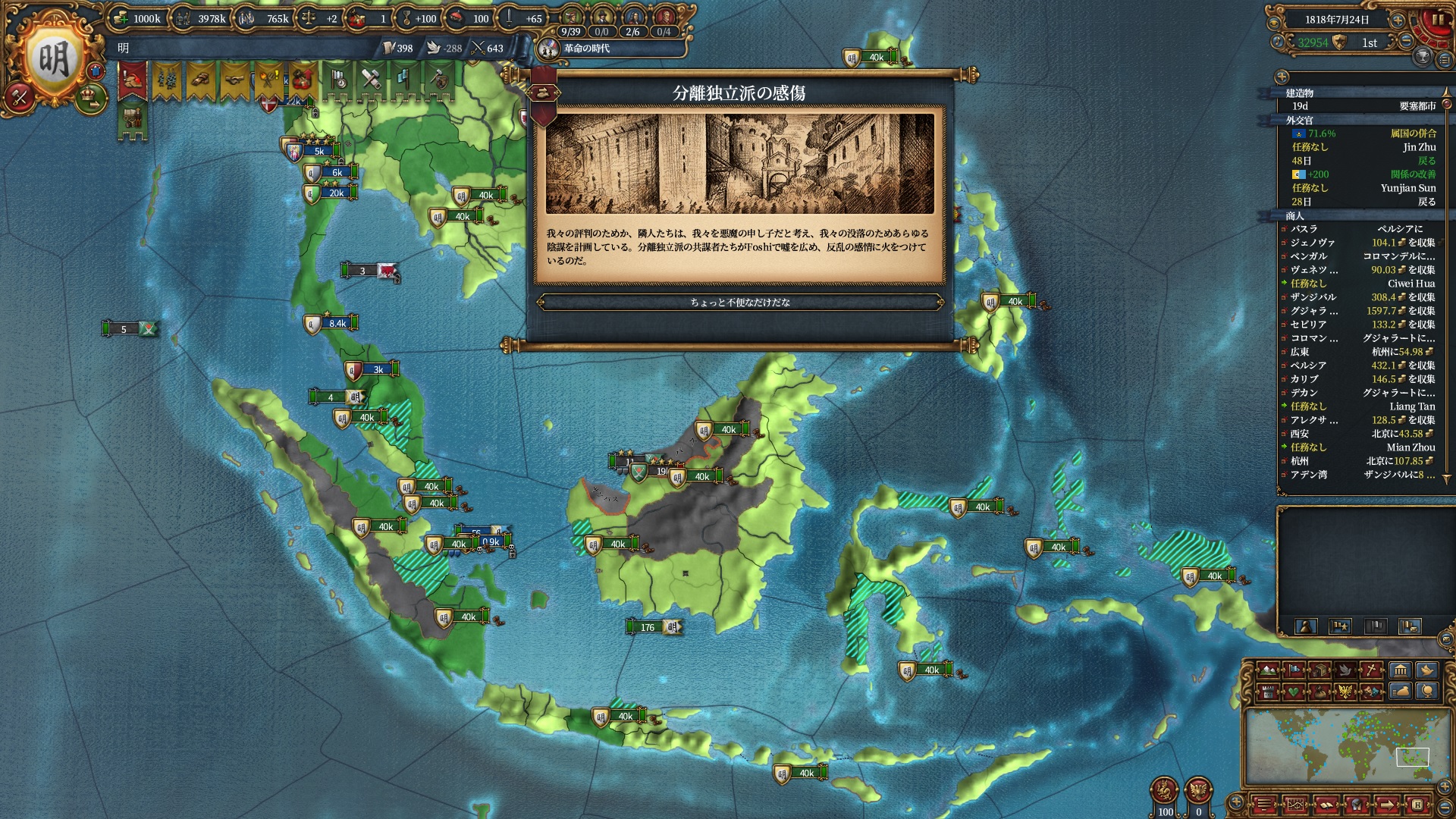Select the バスラ merchant row
The width and height of the screenshot is (1456, 819).
coord(1357,229)
